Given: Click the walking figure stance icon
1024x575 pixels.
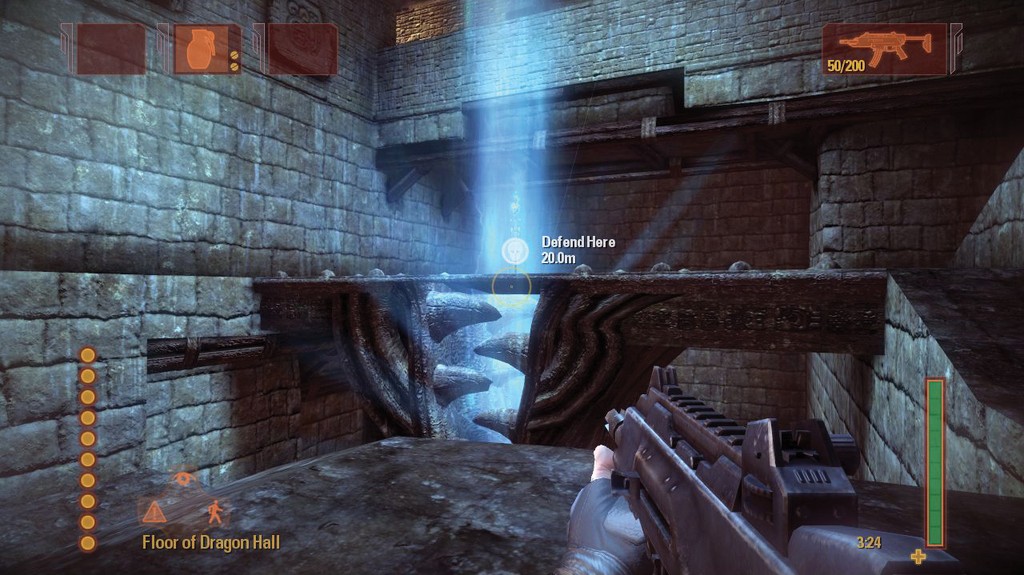Looking at the screenshot, I should click(215, 513).
